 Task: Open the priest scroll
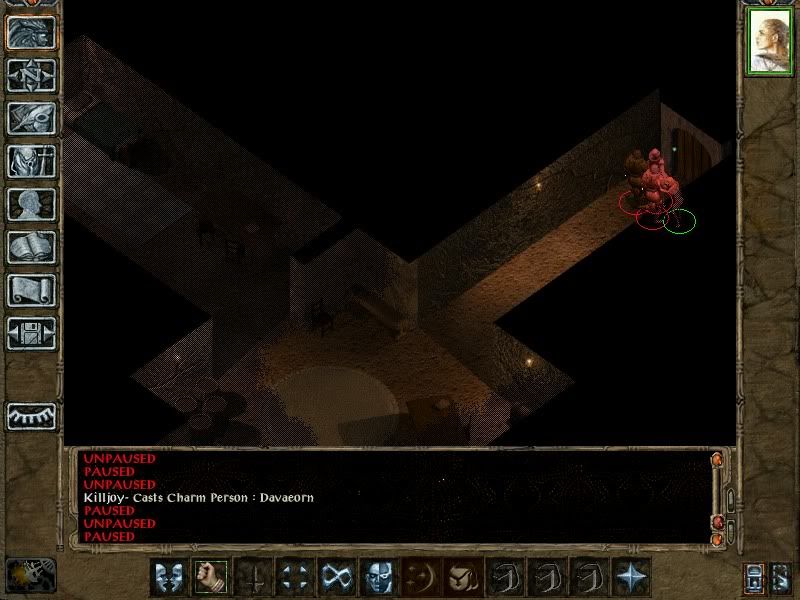[31, 290]
